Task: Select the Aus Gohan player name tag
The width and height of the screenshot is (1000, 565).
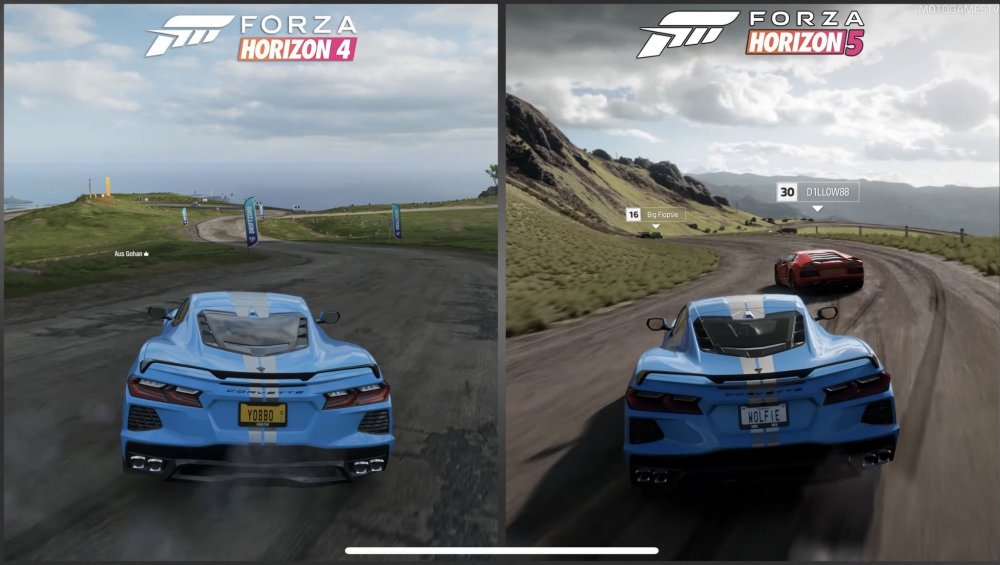Action: [130, 254]
